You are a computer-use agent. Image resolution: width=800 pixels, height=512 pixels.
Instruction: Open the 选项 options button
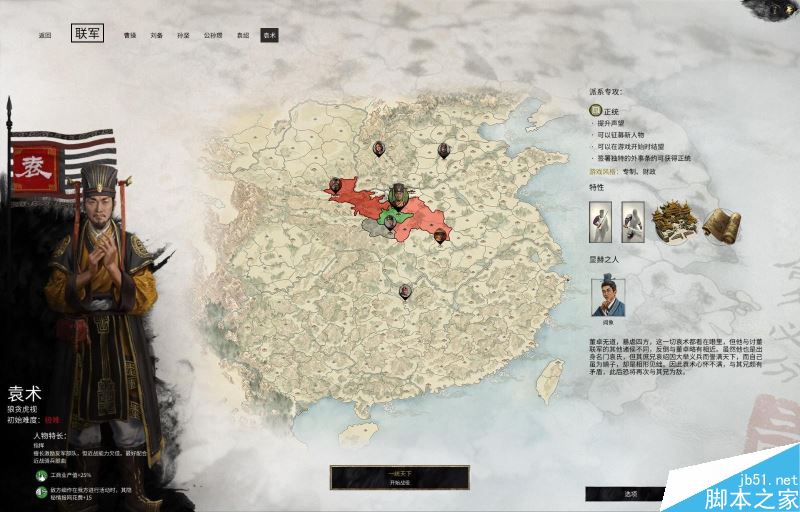(630, 493)
